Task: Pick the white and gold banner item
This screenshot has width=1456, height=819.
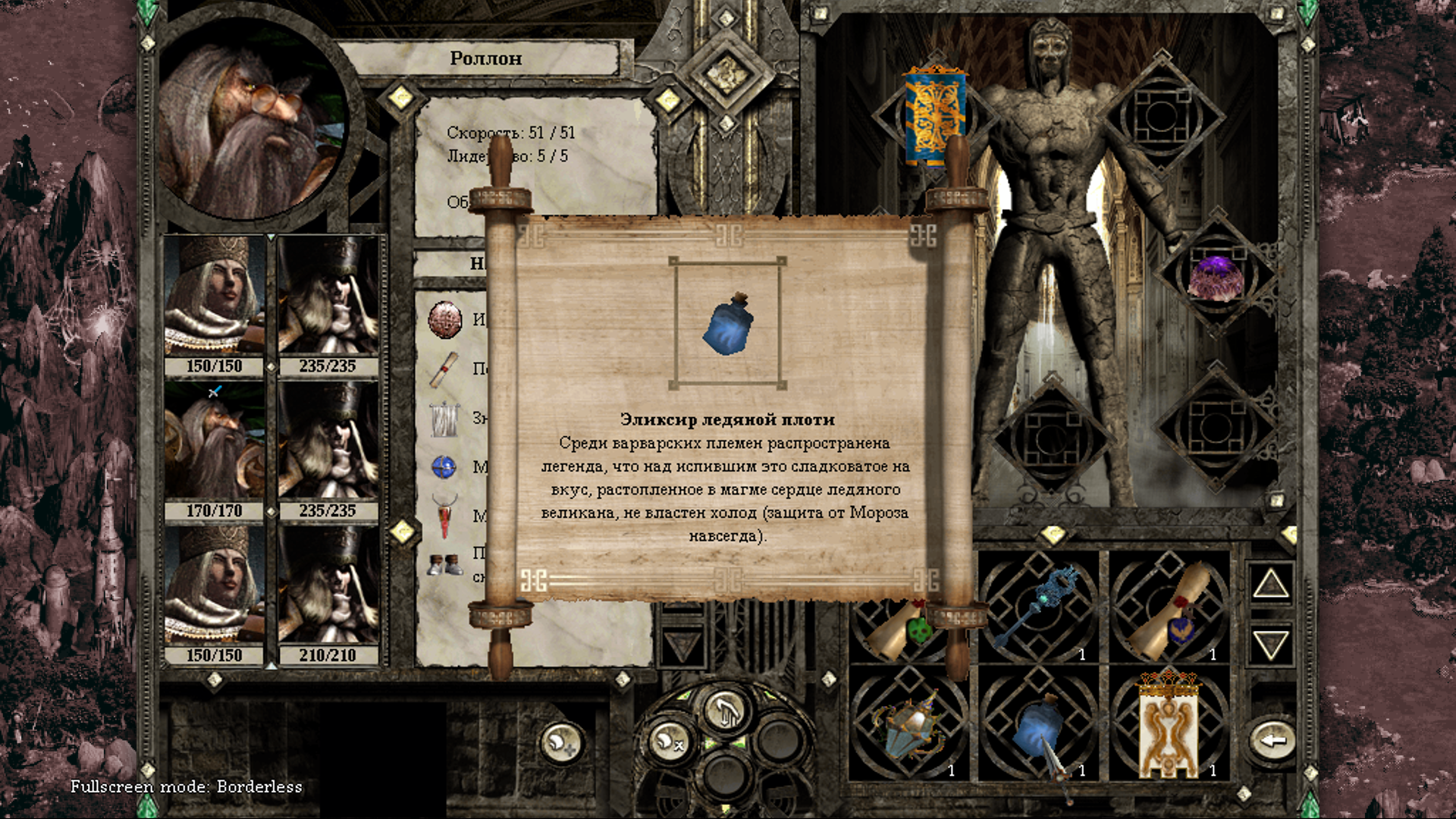Action: pyautogui.click(x=1169, y=726)
